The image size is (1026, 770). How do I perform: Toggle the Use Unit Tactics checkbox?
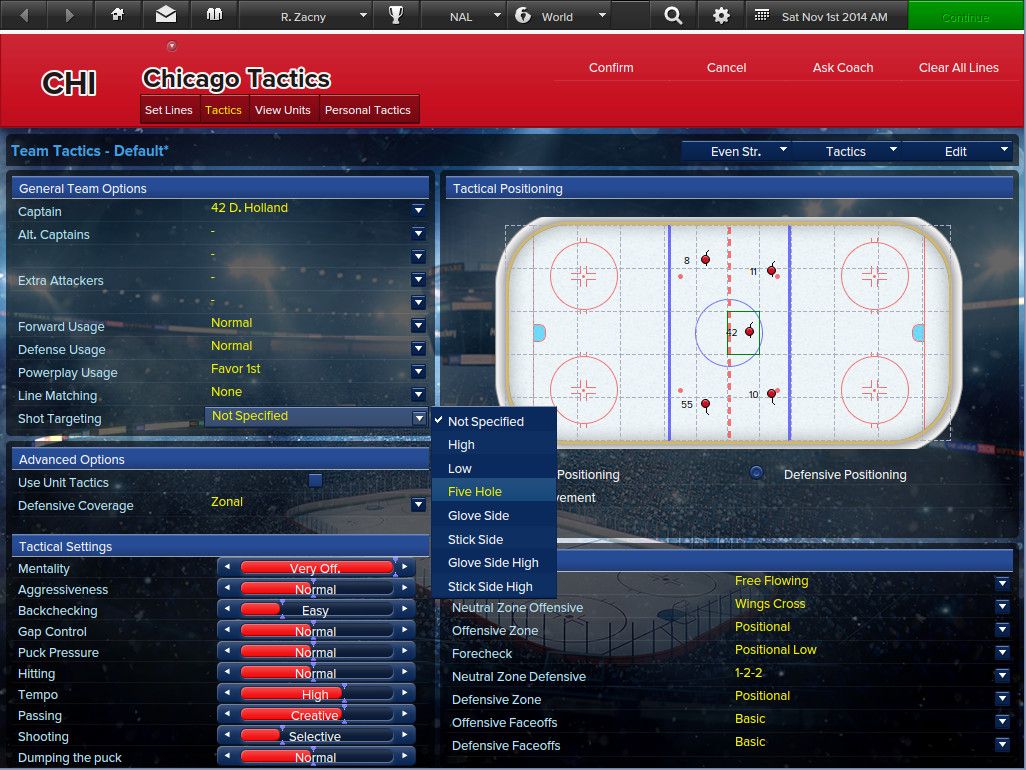tap(316, 481)
